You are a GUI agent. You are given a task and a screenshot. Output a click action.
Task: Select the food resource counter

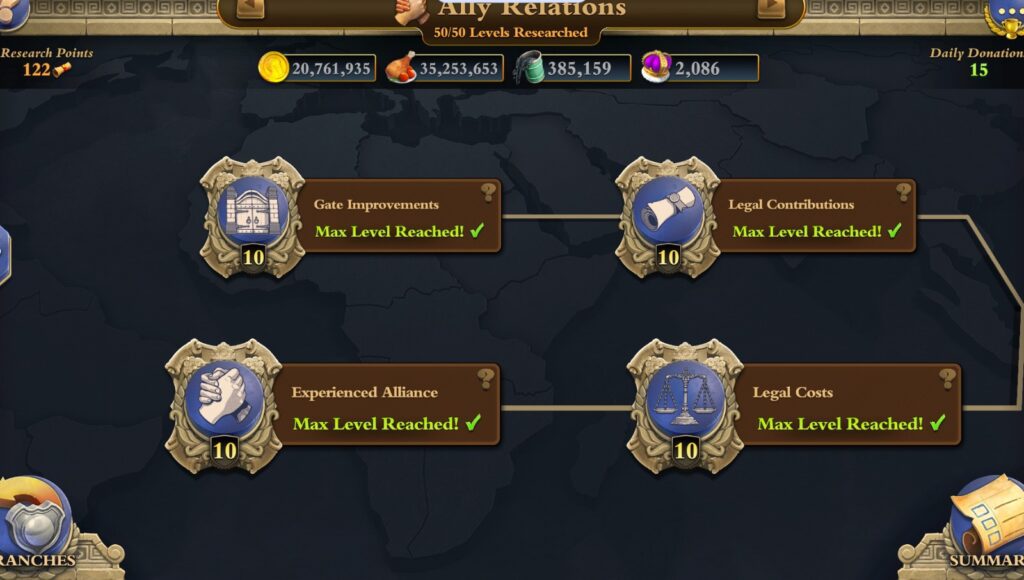[444, 68]
